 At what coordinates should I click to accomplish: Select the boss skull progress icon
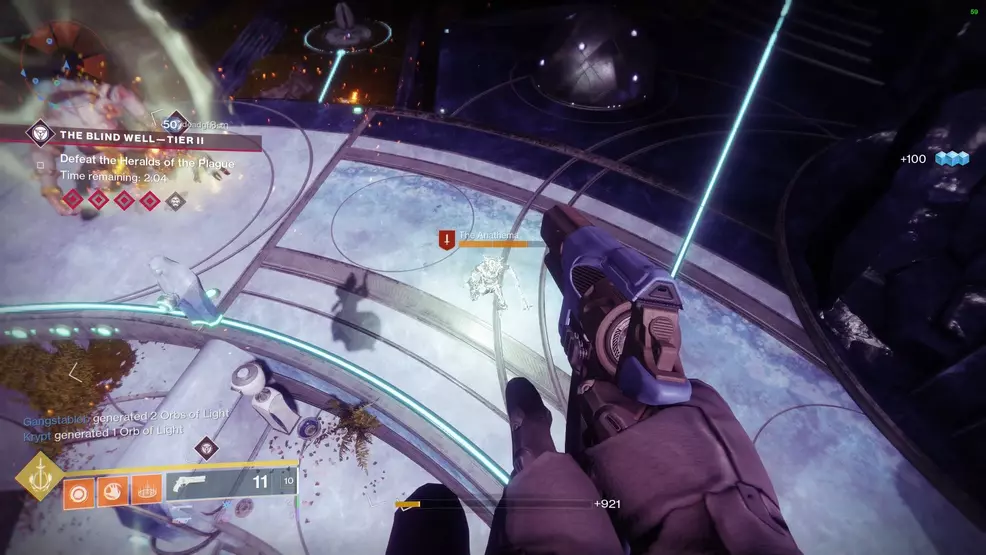[176, 200]
